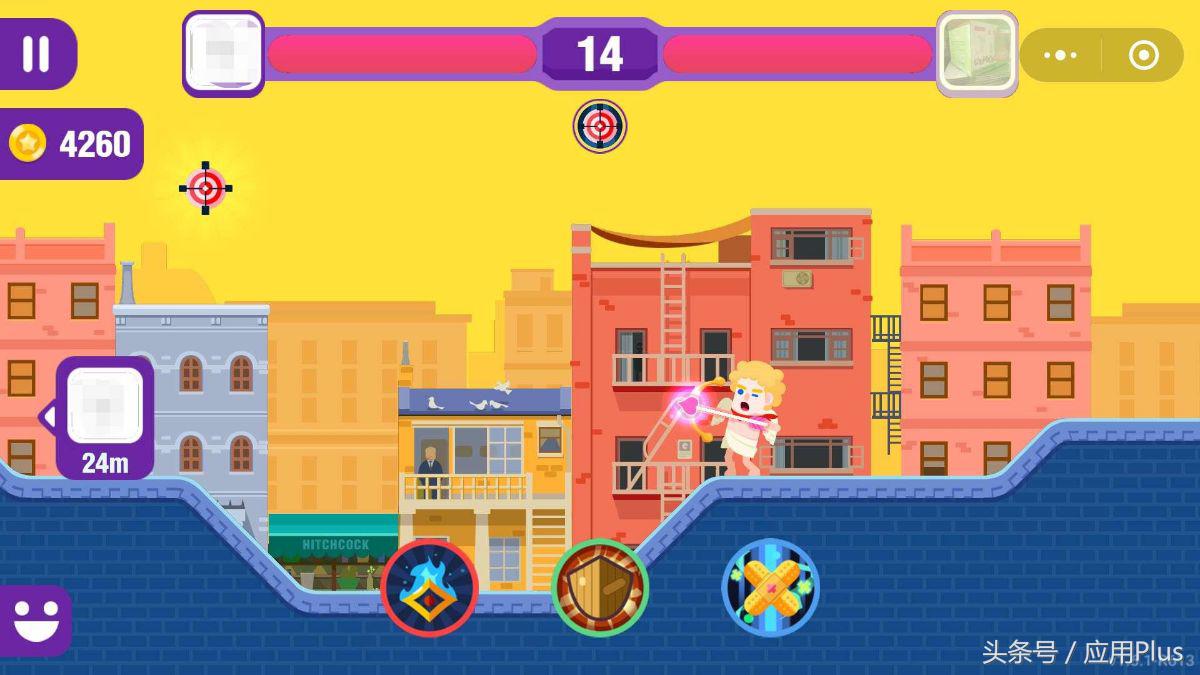
Task: Activate the bandage heal skill
Action: [771, 588]
